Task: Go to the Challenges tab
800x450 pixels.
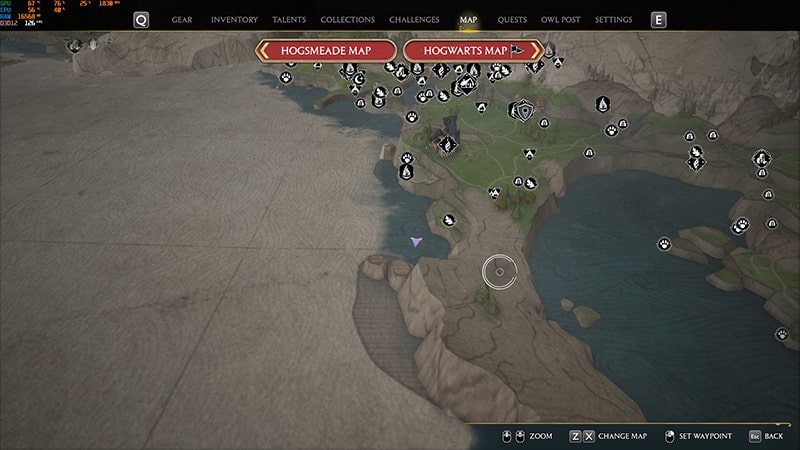Action: click(414, 20)
